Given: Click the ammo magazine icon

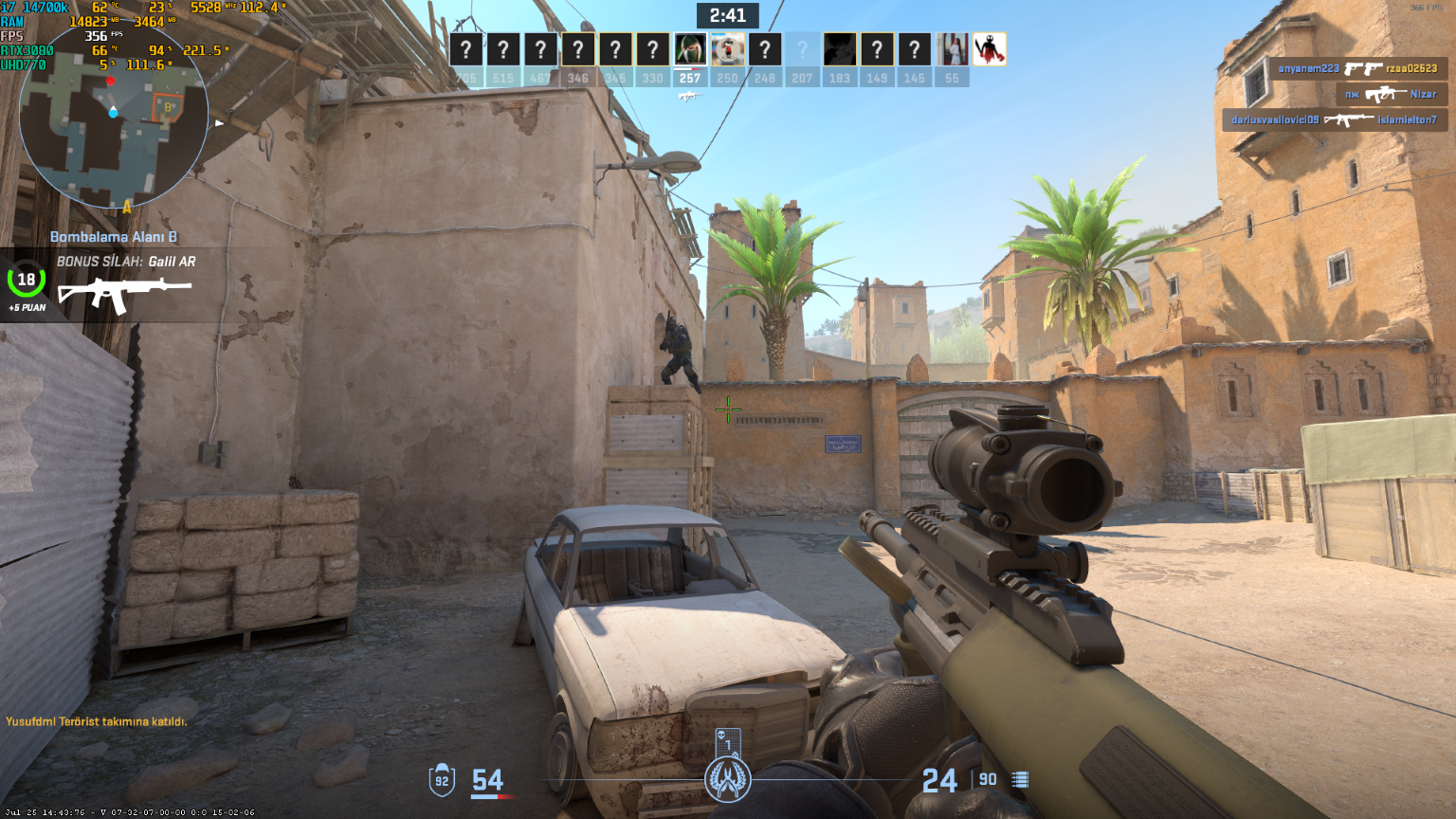Looking at the screenshot, I should tap(1020, 779).
